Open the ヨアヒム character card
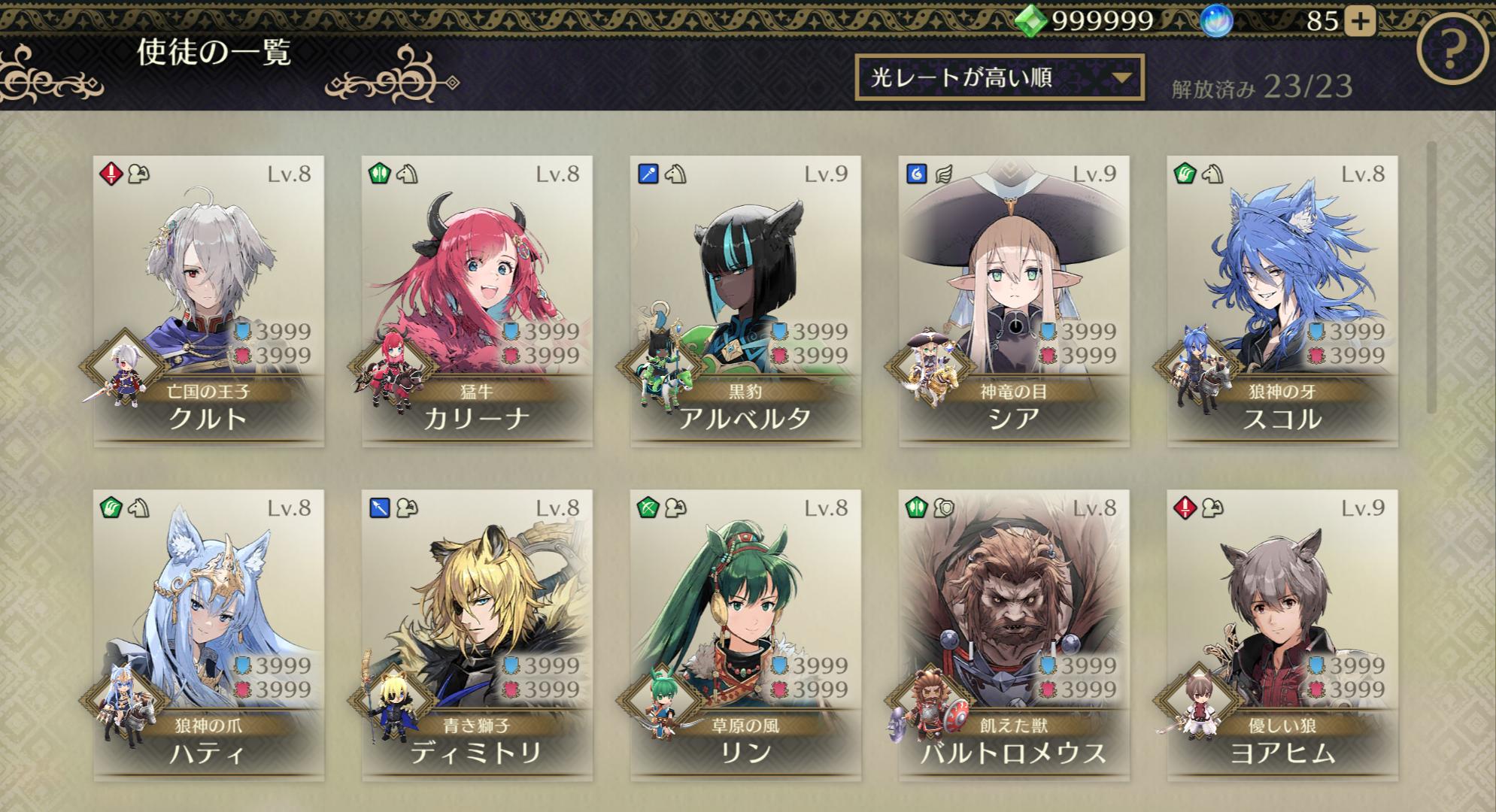Screen dimensions: 1496x812 (1282, 635)
